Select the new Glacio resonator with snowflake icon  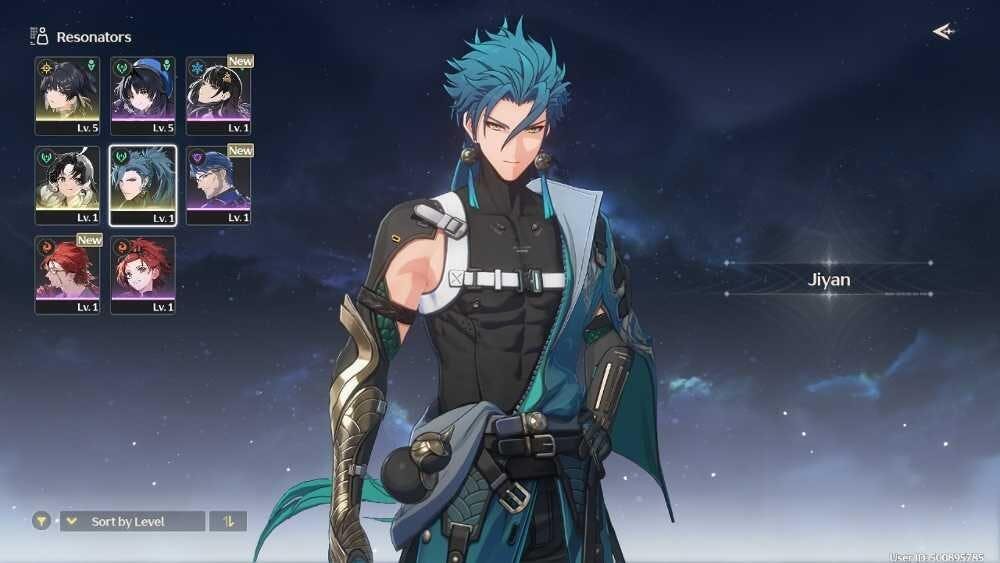pyautogui.click(x=218, y=95)
